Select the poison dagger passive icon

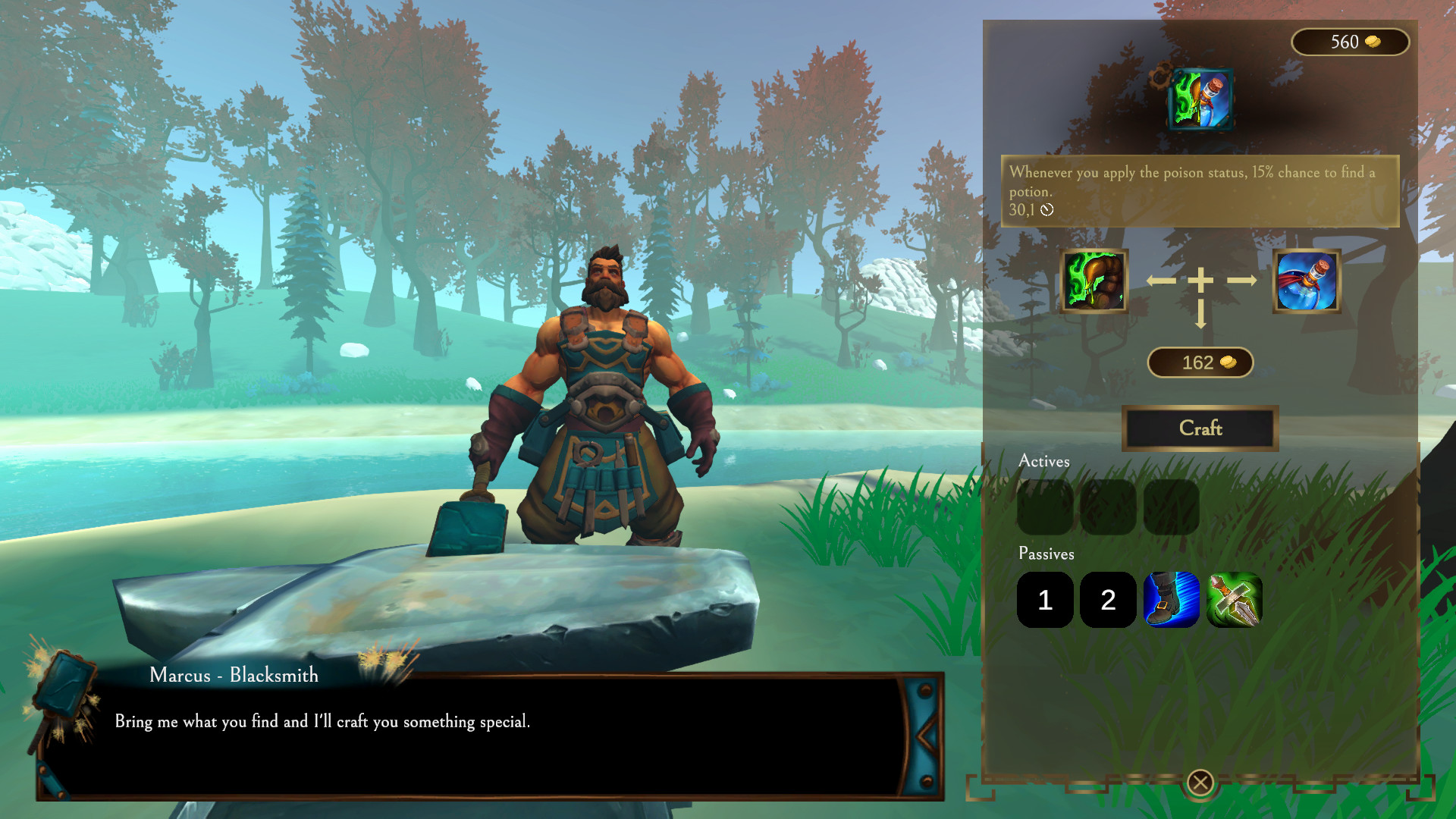tap(1235, 601)
